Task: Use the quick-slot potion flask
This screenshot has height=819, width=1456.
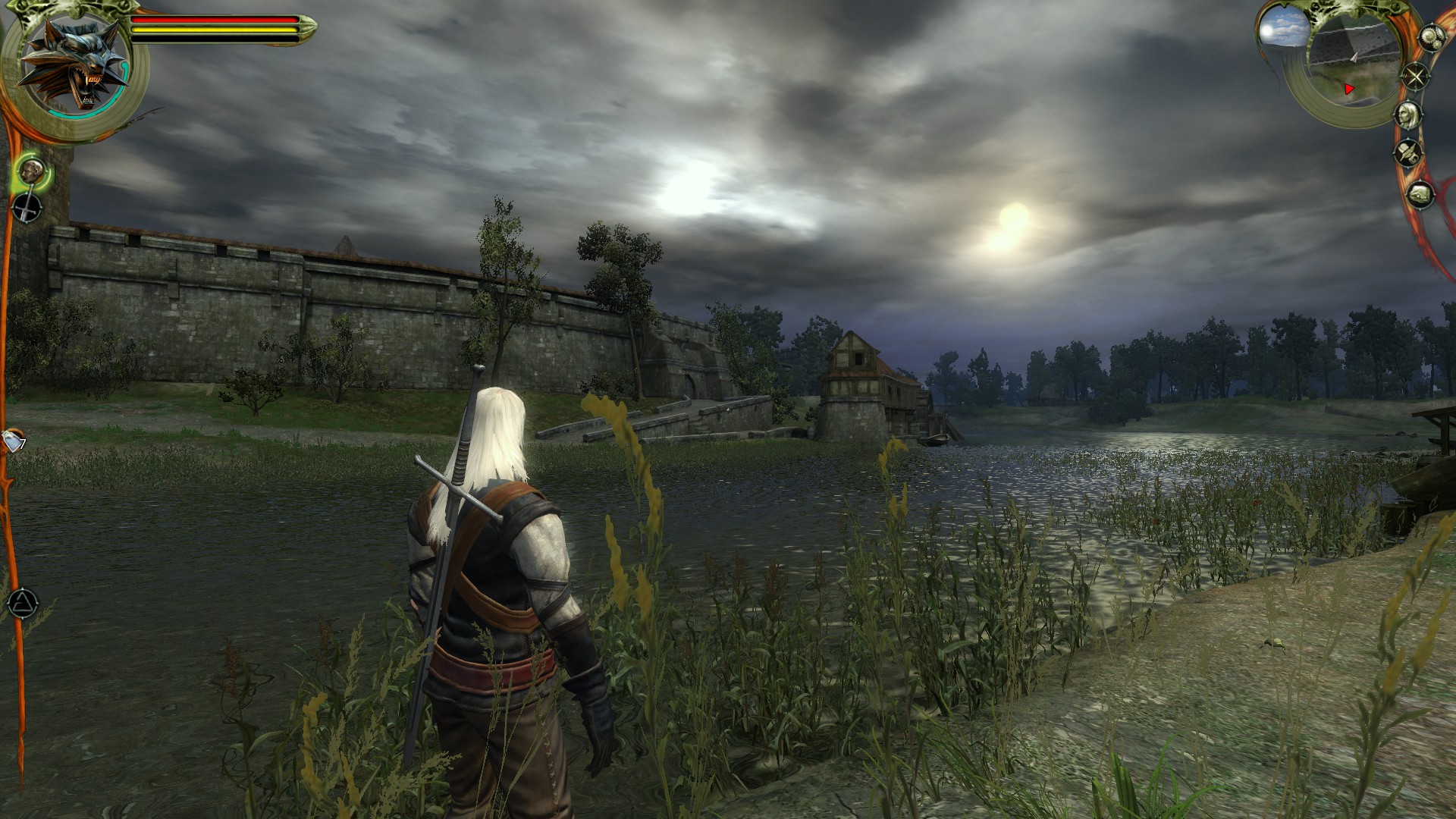Action: pyautogui.click(x=14, y=441)
